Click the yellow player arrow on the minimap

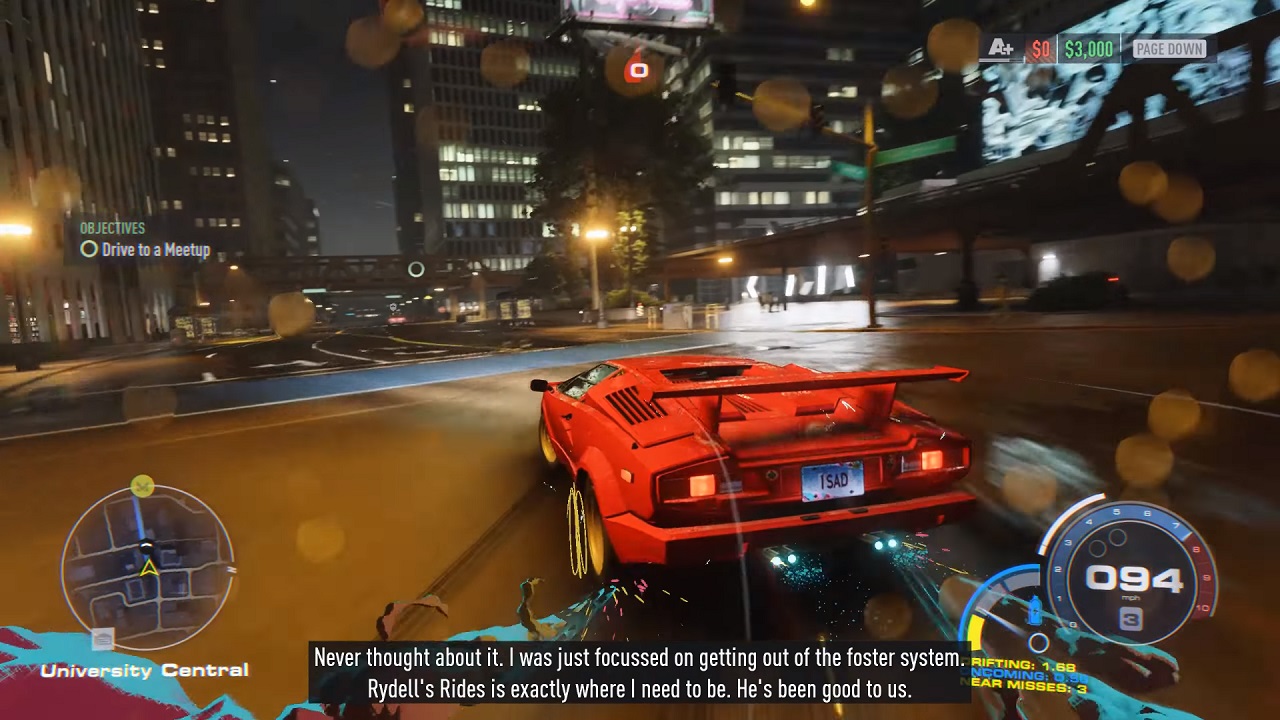pos(148,569)
